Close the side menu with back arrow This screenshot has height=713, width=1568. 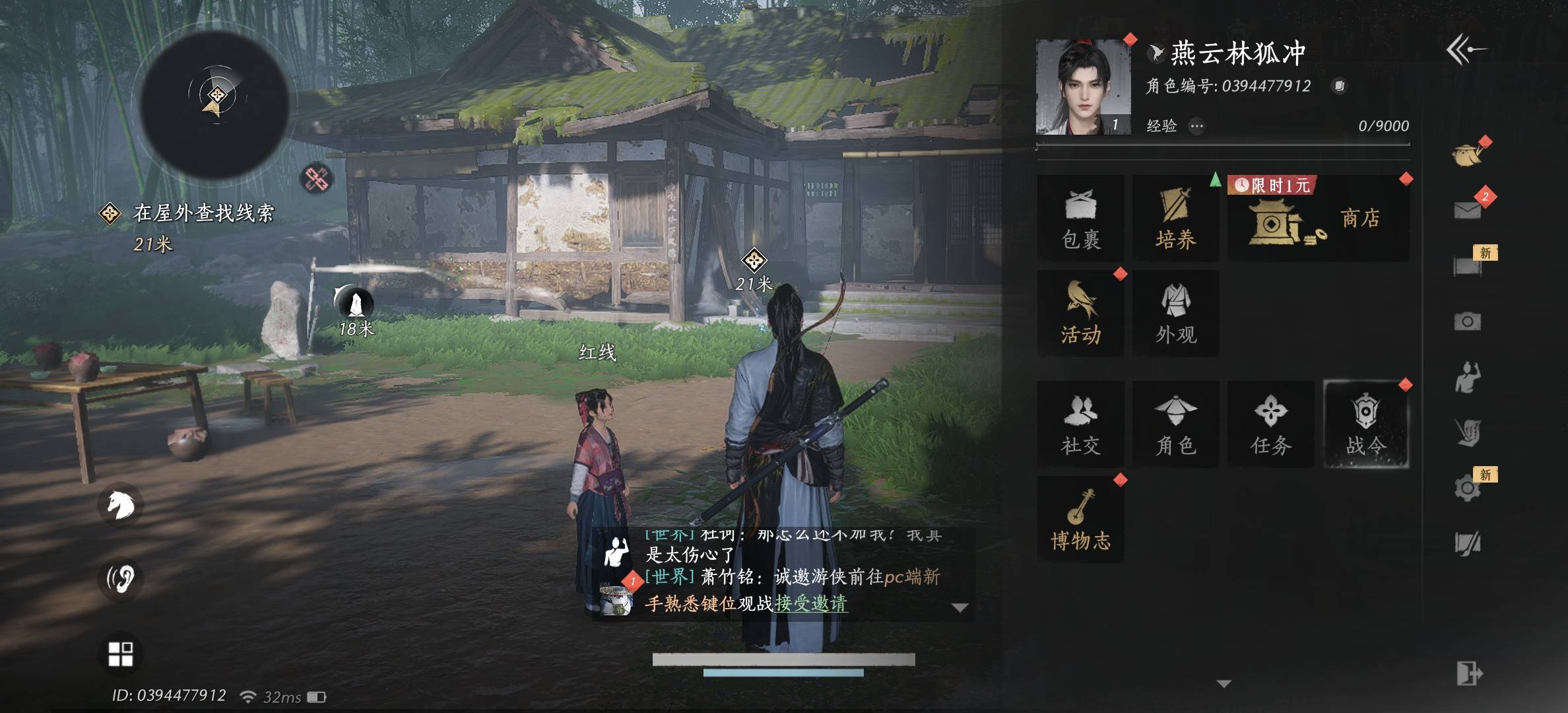1466,50
